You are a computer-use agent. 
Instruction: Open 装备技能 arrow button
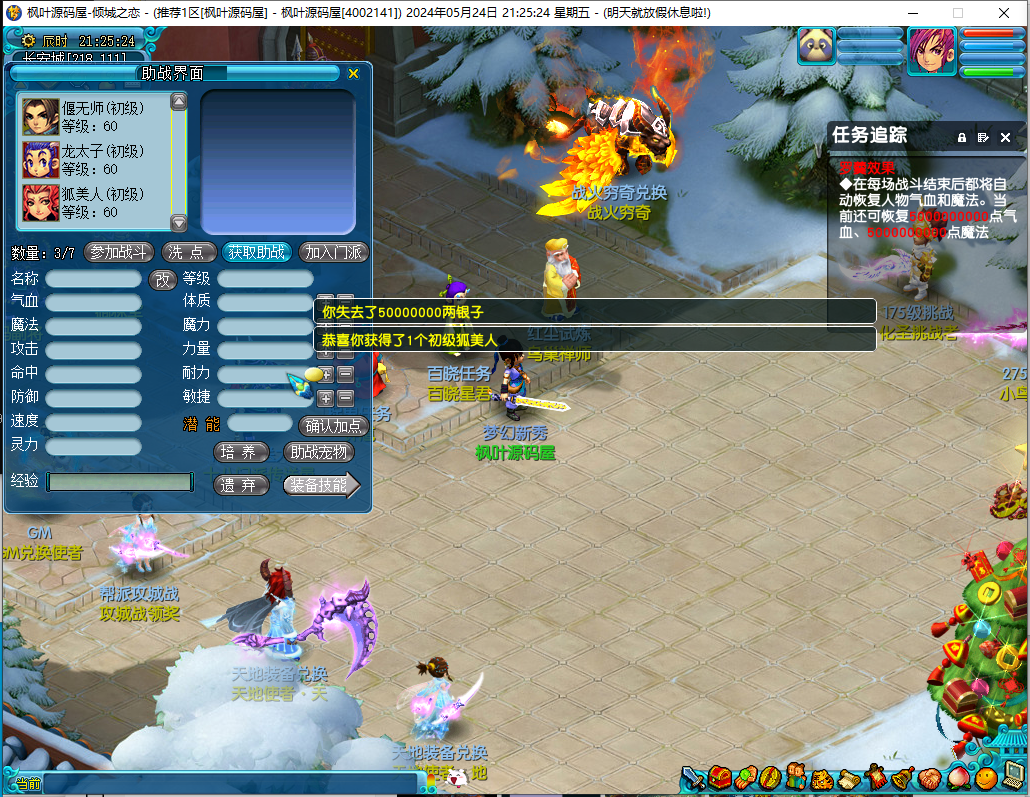pos(320,485)
